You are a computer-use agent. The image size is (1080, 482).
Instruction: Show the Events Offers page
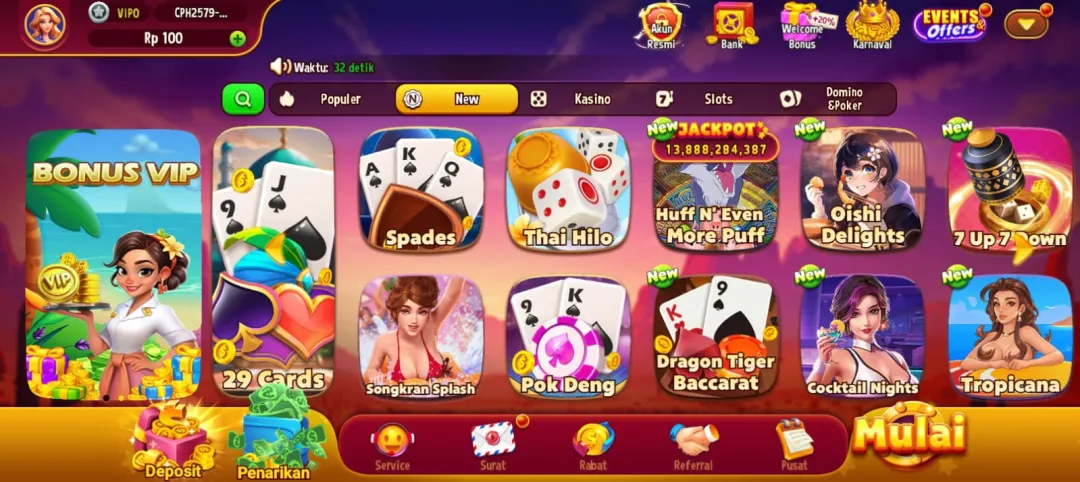coord(949,24)
